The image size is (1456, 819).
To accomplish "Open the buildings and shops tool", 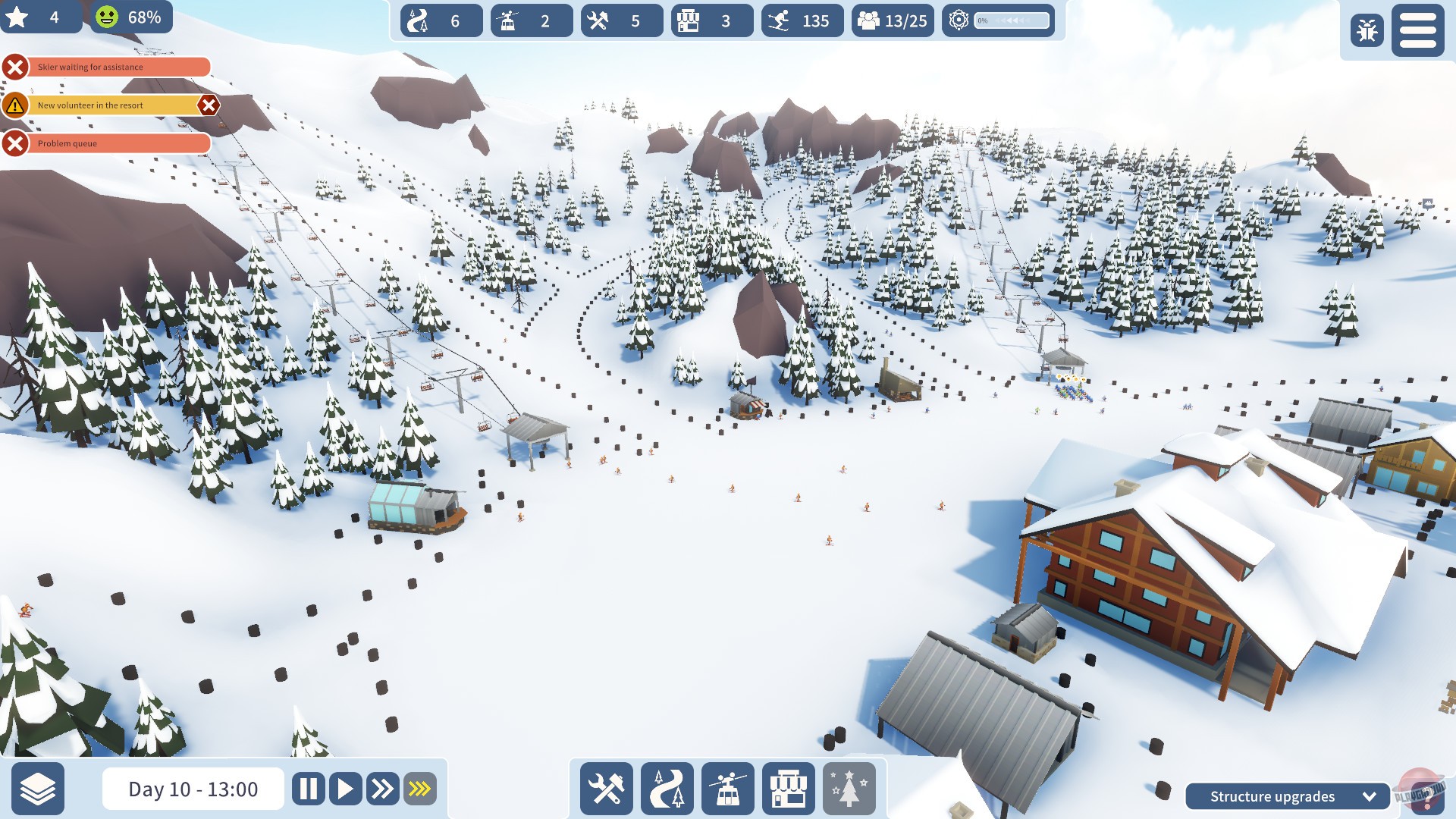I will click(787, 789).
